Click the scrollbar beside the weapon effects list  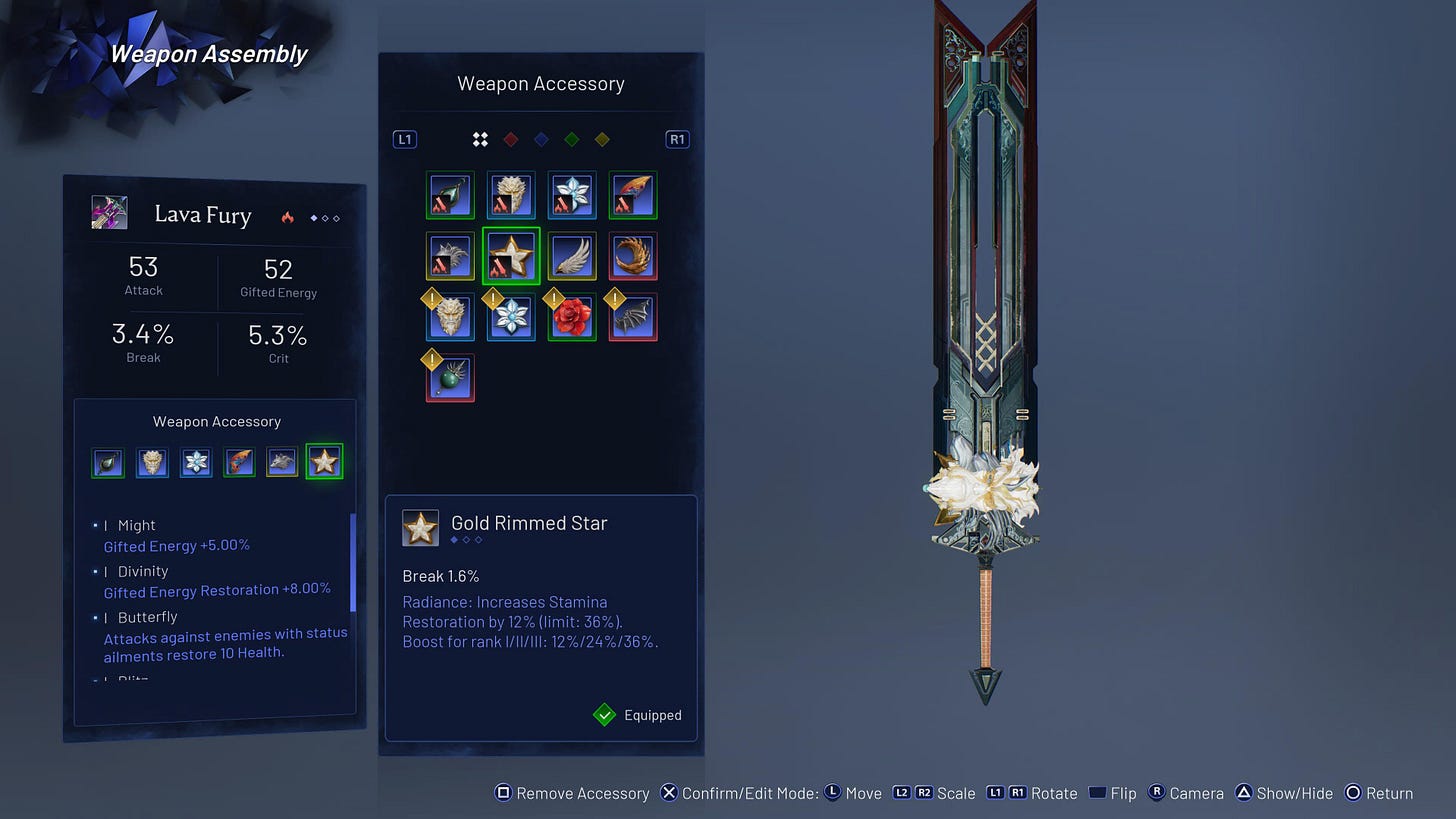(x=352, y=562)
